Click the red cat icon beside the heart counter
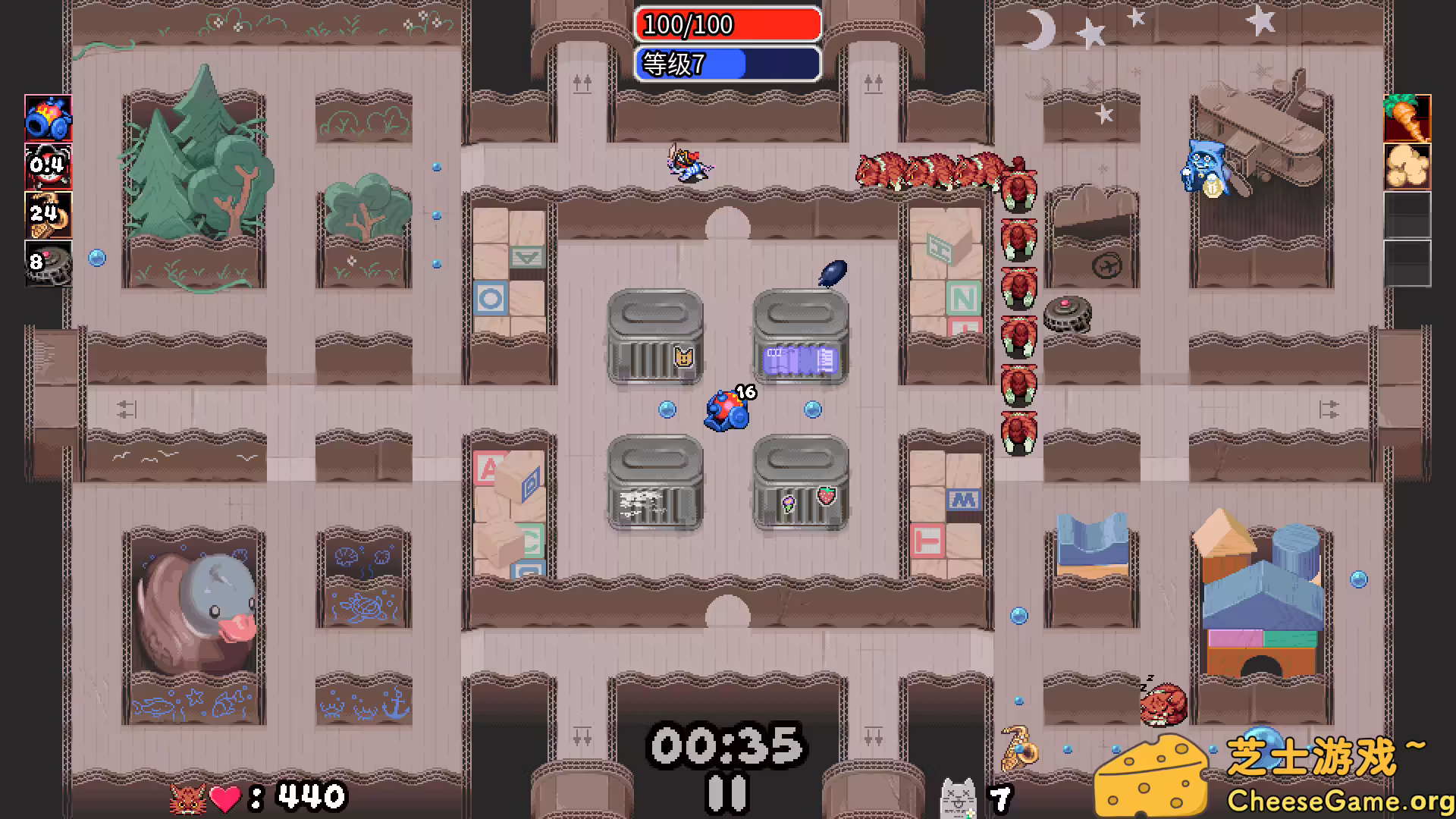 [x=190, y=797]
